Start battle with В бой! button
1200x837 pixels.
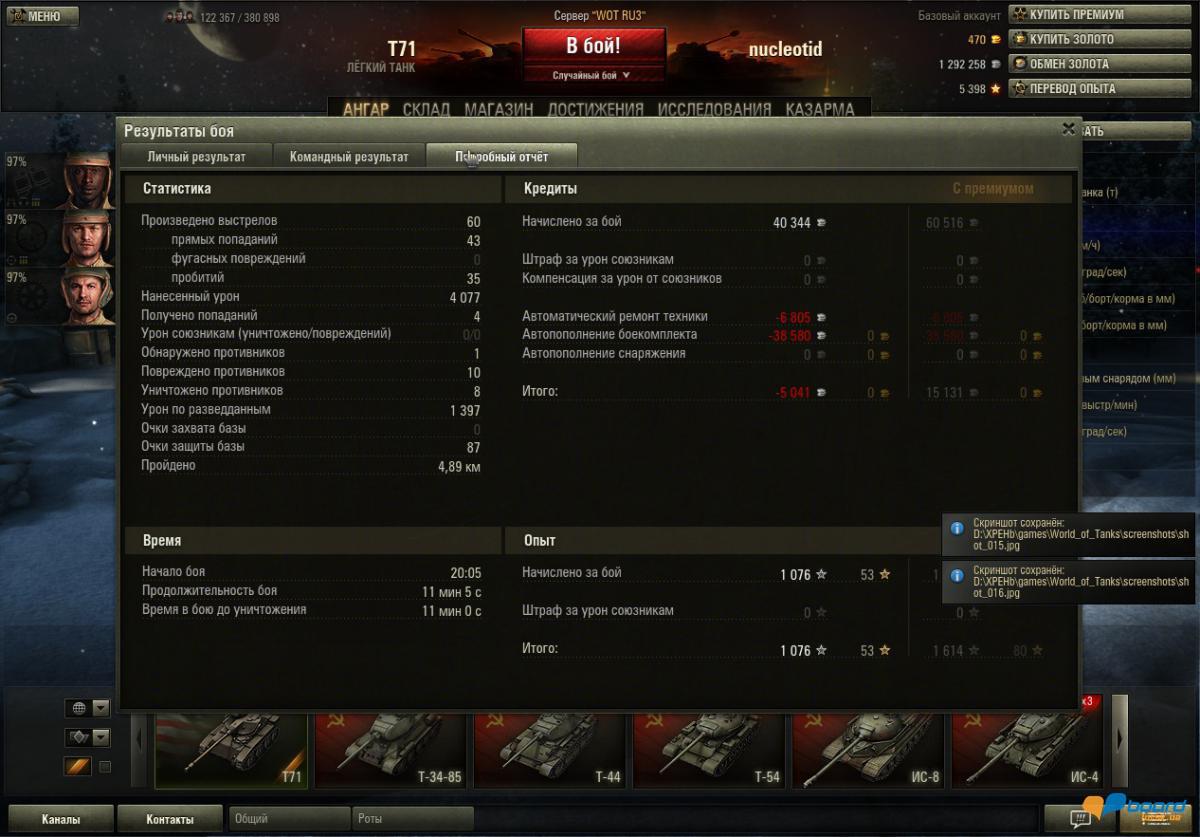pos(593,46)
